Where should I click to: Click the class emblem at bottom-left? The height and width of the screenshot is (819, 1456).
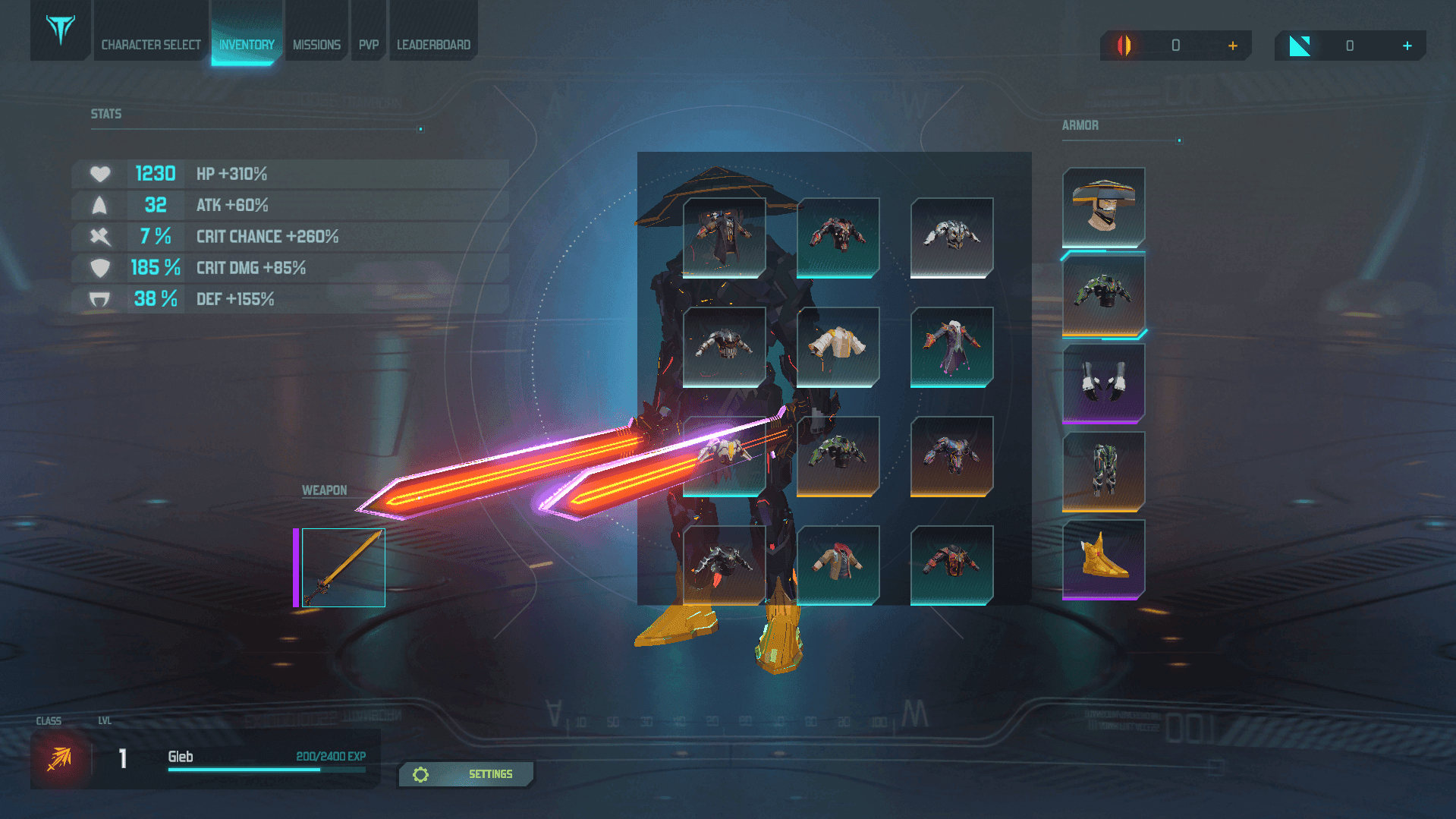(x=60, y=759)
